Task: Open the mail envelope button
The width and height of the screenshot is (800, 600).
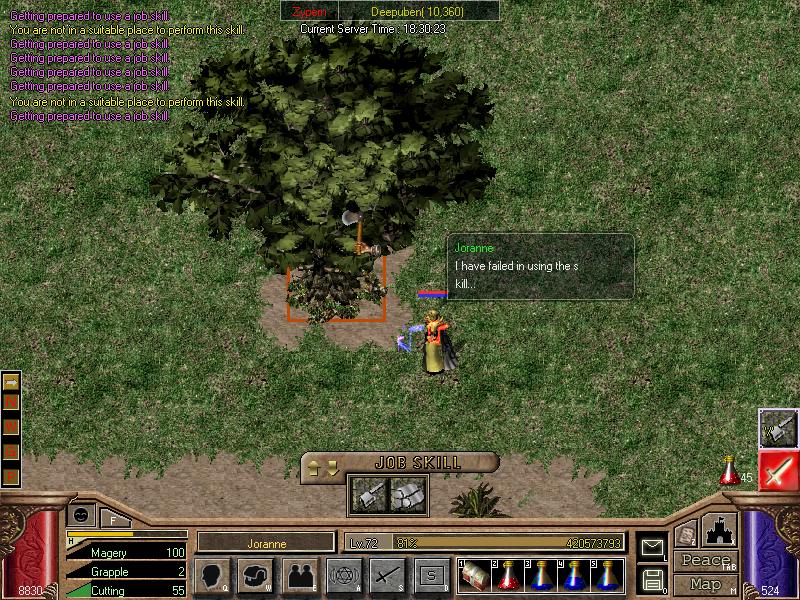Action: click(652, 547)
